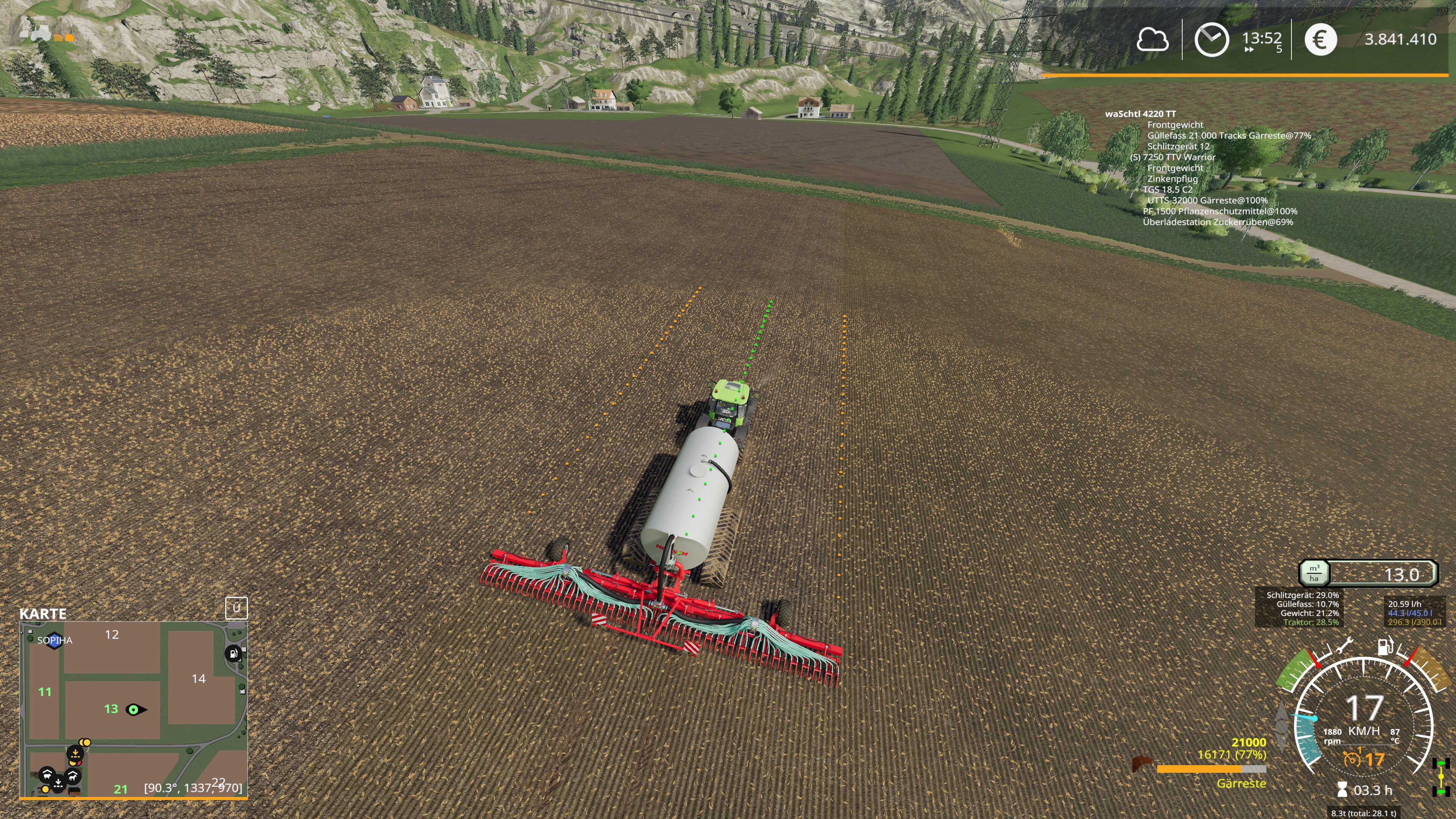1456x819 pixels.
Task: Click the green player position arrow on minimap
Action: tap(135, 709)
